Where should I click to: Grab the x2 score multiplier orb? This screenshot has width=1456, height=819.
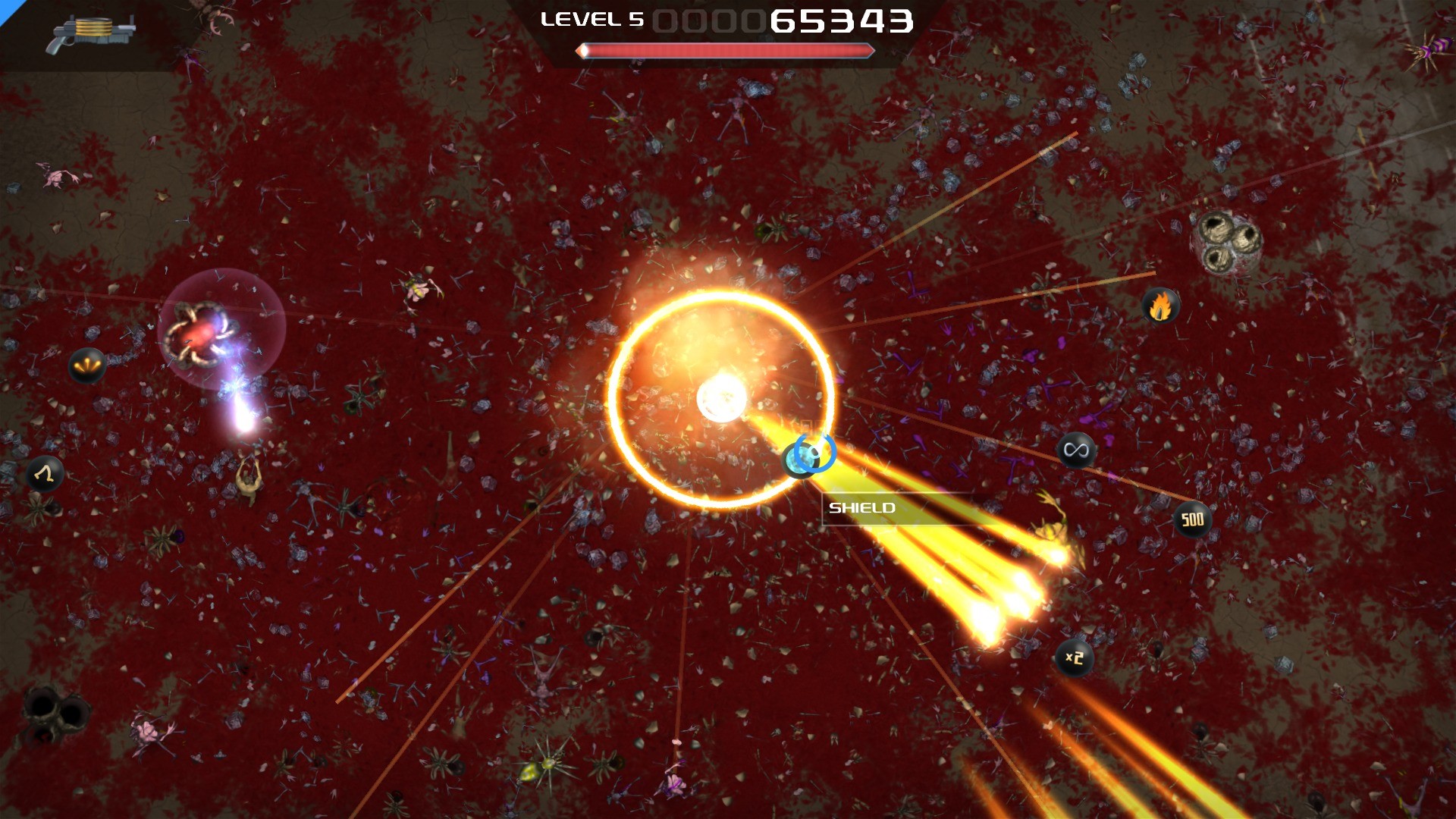point(1073,658)
